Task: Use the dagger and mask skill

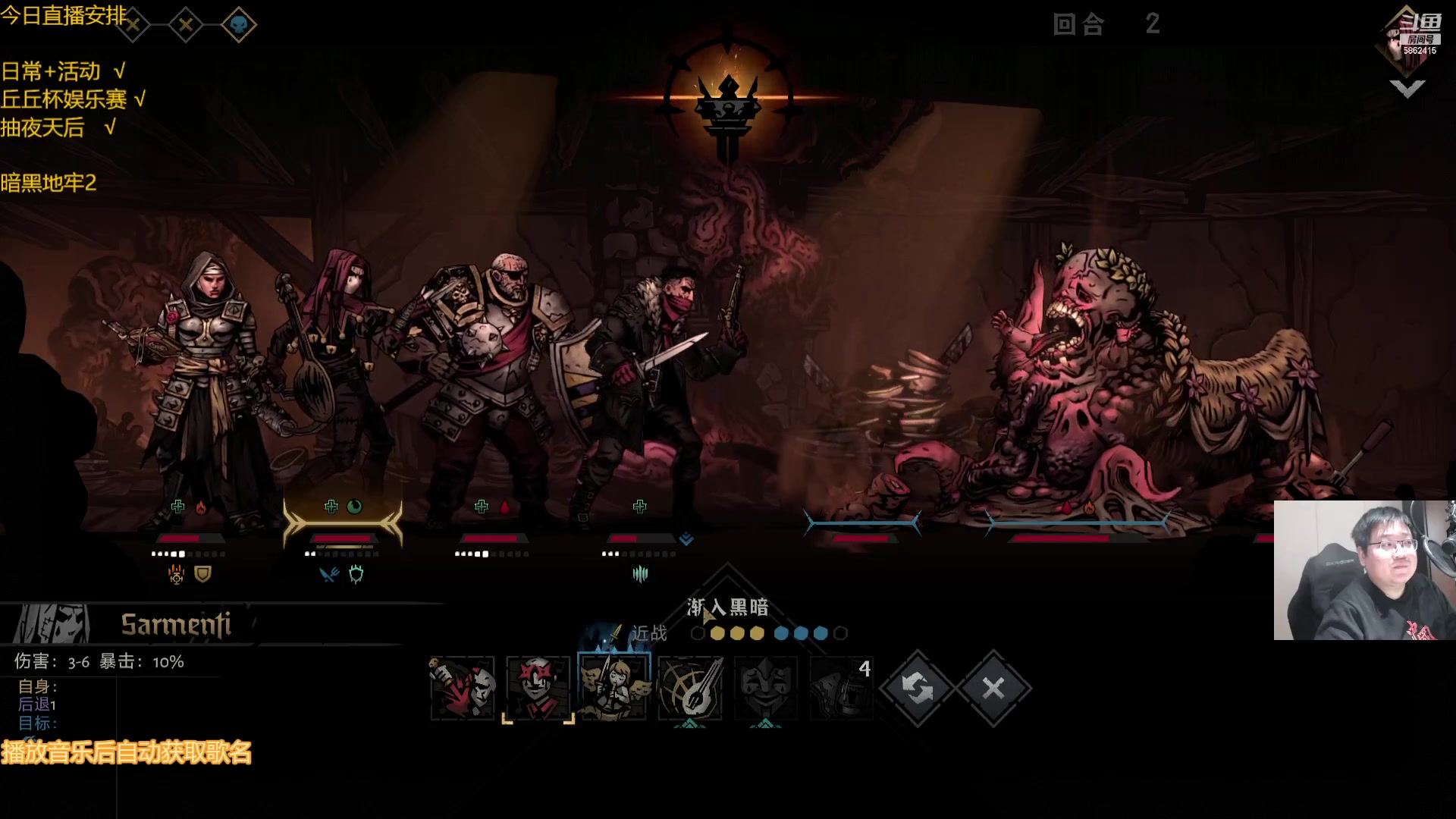Action: pyautogui.click(x=463, y=688)
